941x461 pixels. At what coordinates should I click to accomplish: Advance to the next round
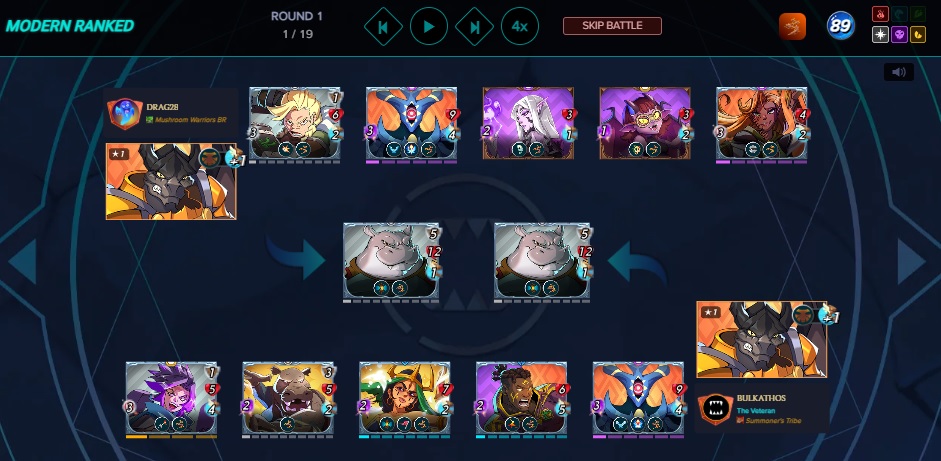(x=474, y=26)
